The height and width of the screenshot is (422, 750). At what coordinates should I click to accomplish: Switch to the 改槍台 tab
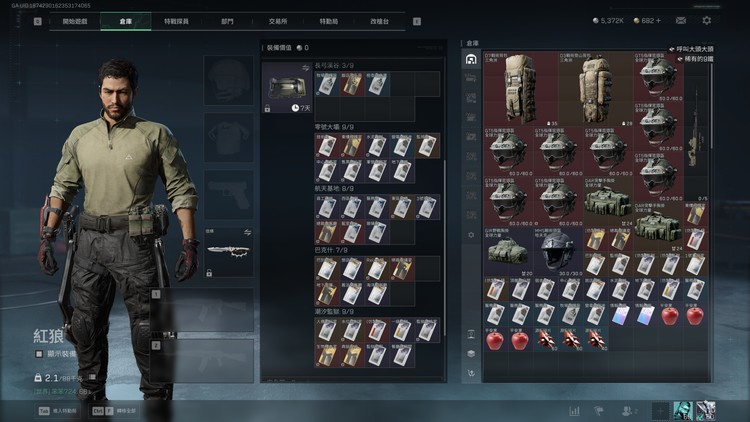point(380,20)
